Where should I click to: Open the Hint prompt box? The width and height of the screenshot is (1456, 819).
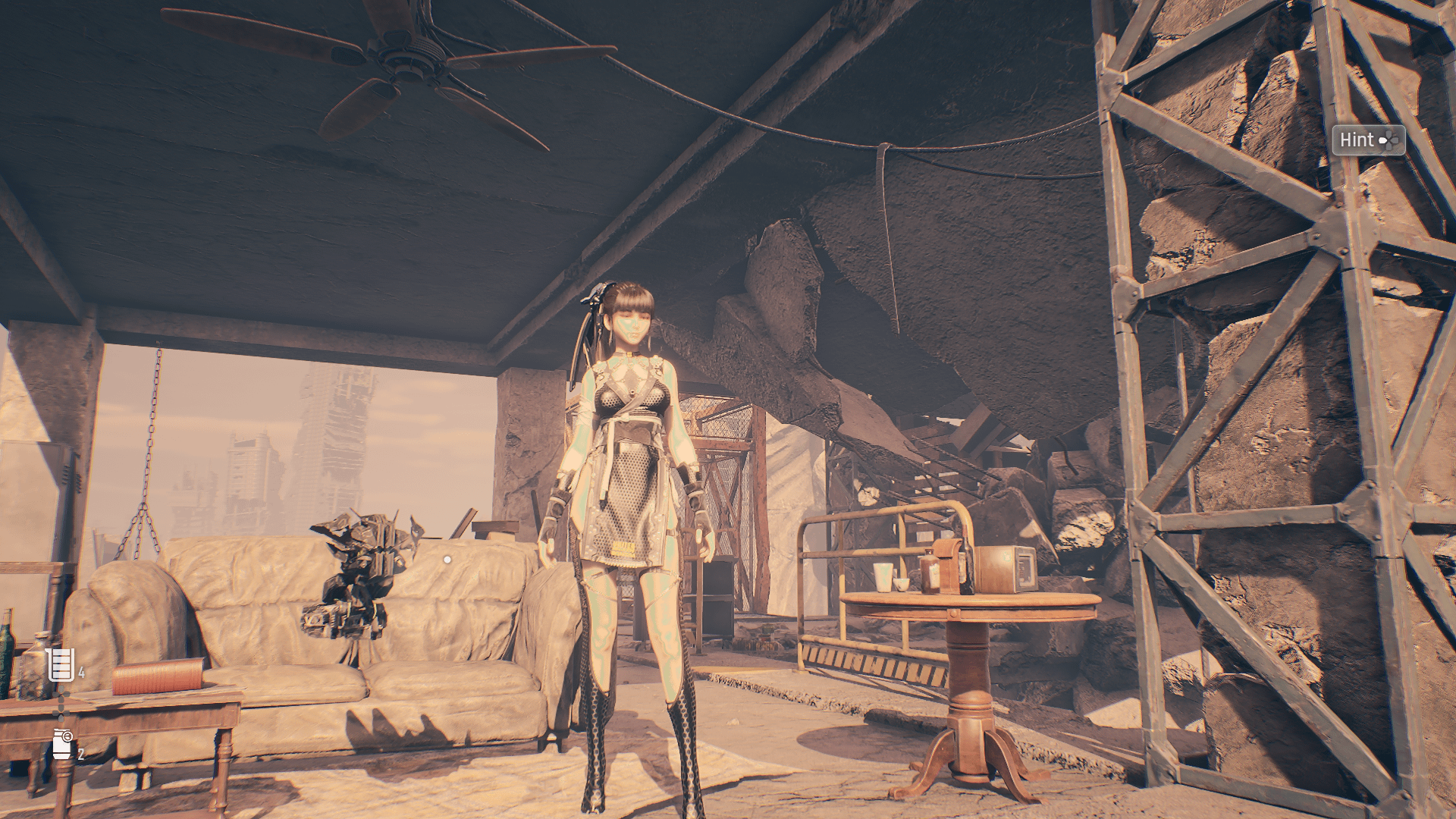(1368, 140)
